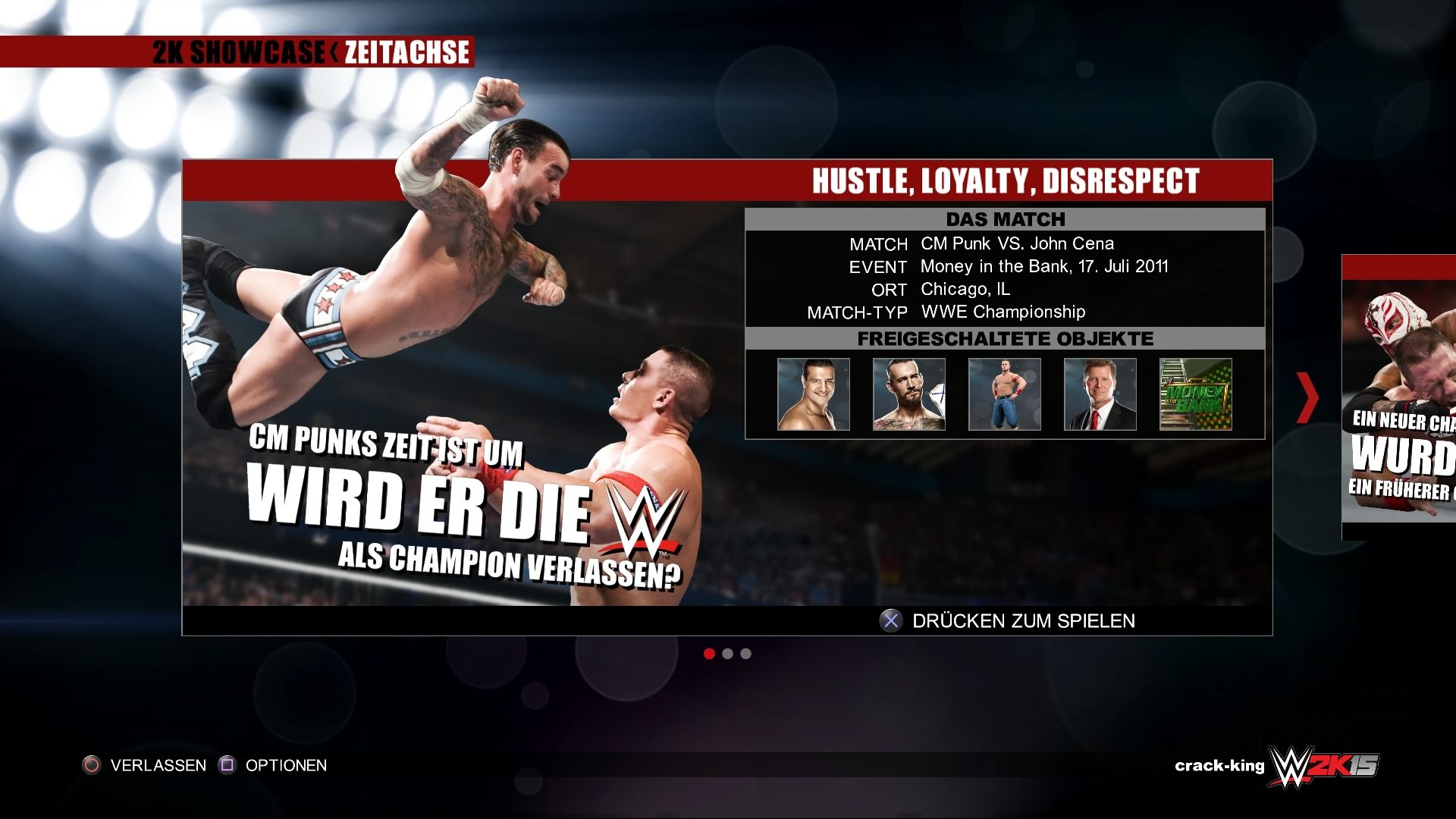This screenshot has height=819, width=1456.
Task: Select the third pagination dot
Action: coord(746,654)
